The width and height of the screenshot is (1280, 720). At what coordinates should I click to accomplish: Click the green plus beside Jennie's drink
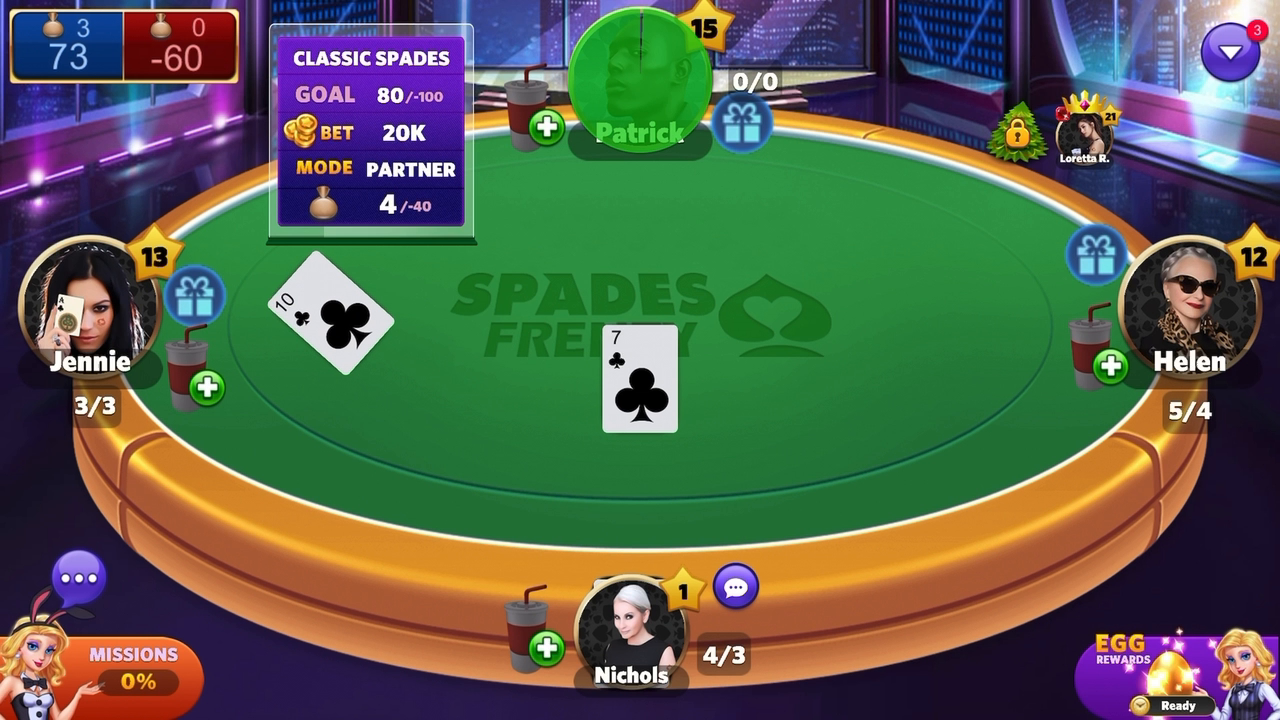pyautogui.click(x=206, y=389)
